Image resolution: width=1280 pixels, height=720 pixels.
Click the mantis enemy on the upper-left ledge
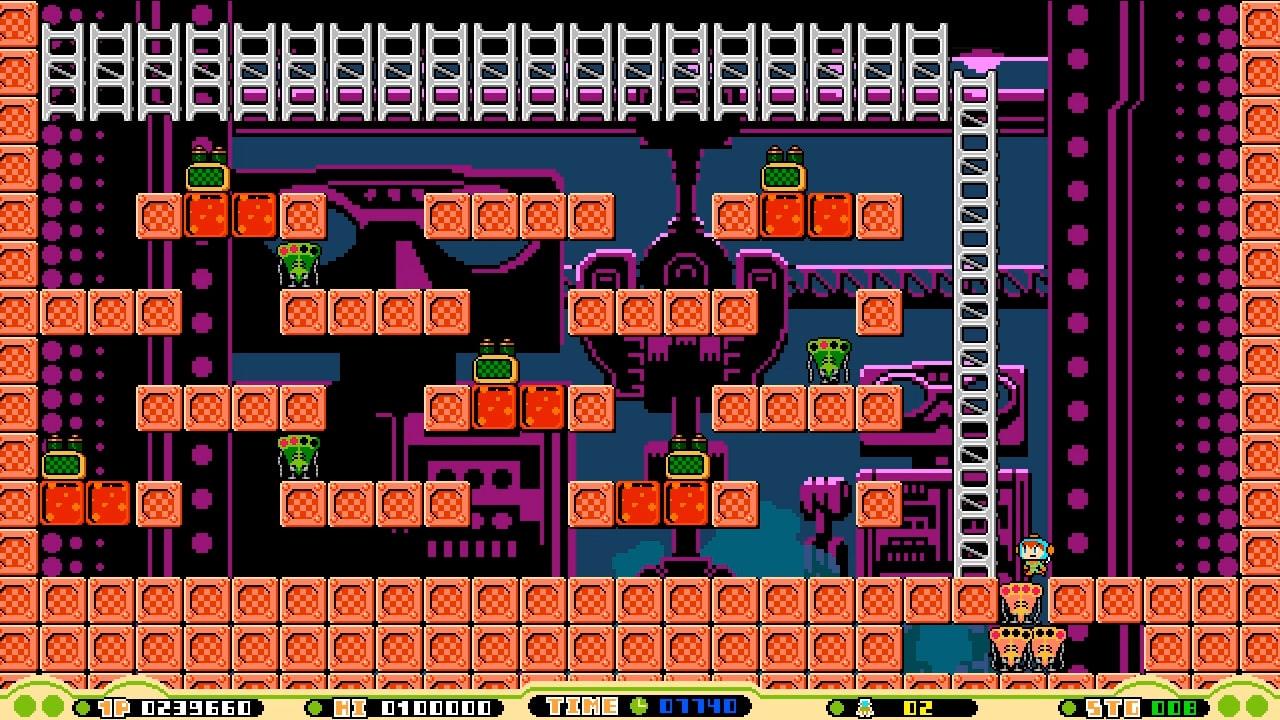(296, 262)
